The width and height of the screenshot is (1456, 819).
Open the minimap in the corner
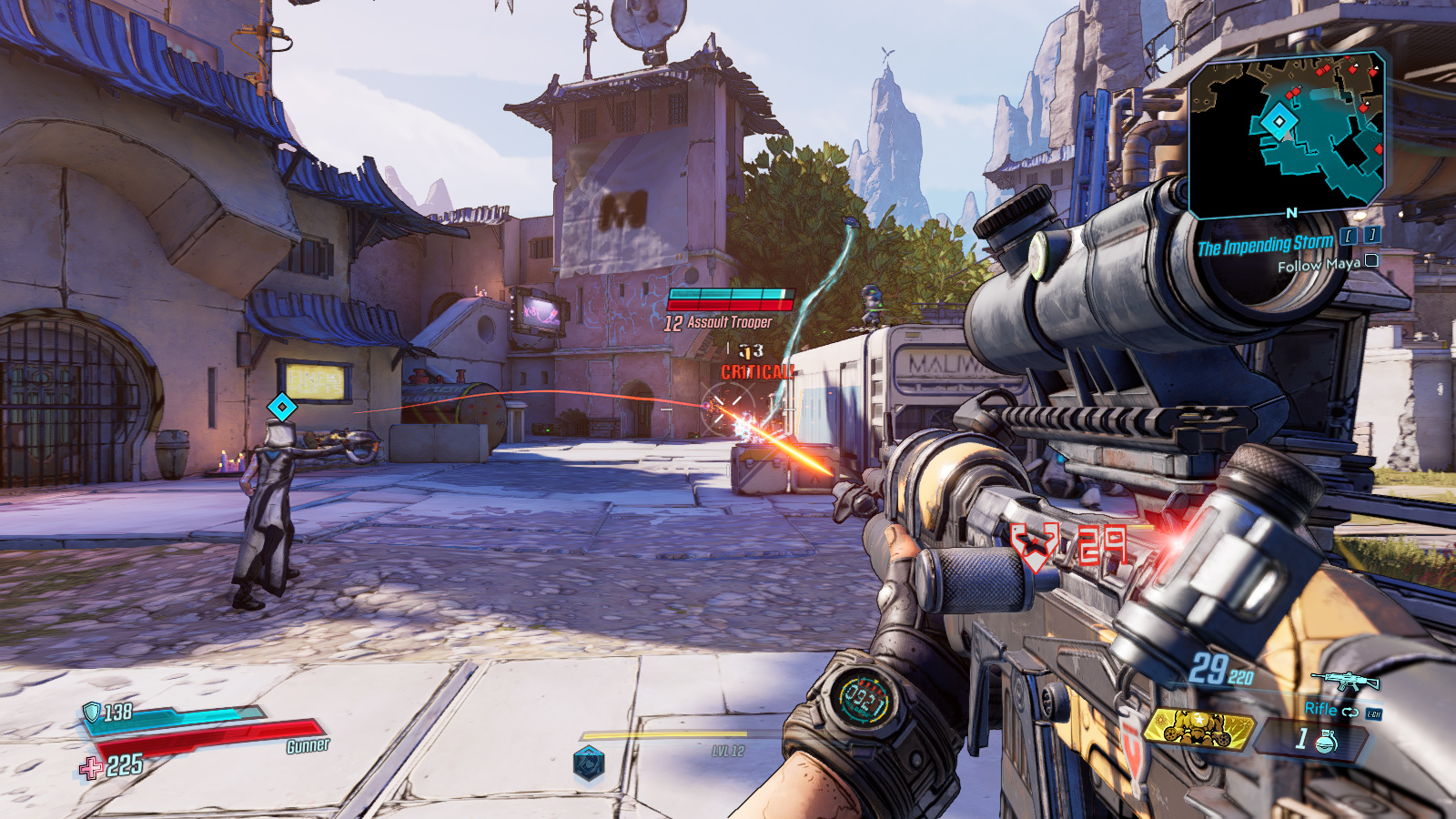[1287, 135]
